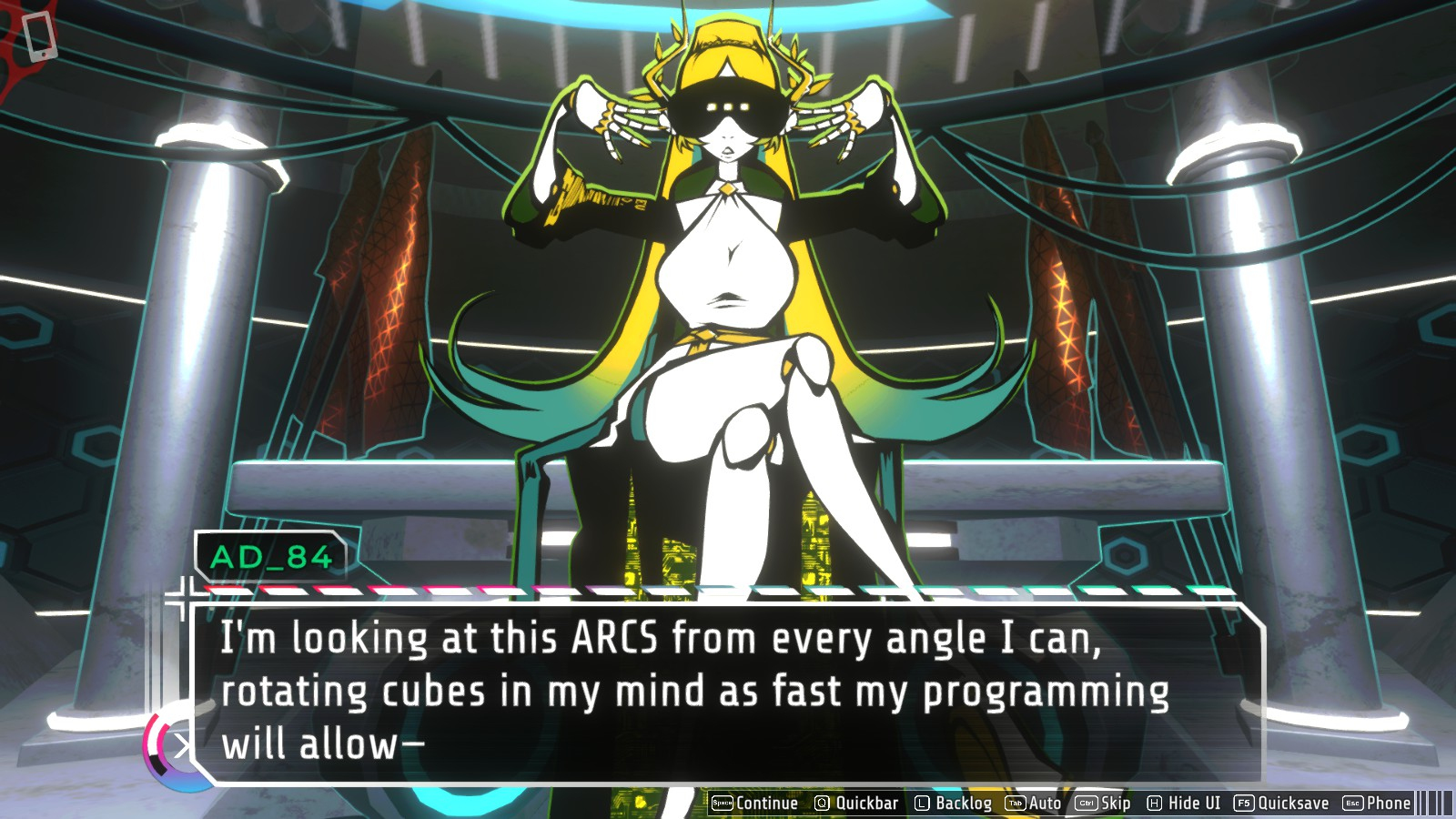Open the Quickbar
The width and height of the screenshot is (1456, 819).
[x=856, y=803]
